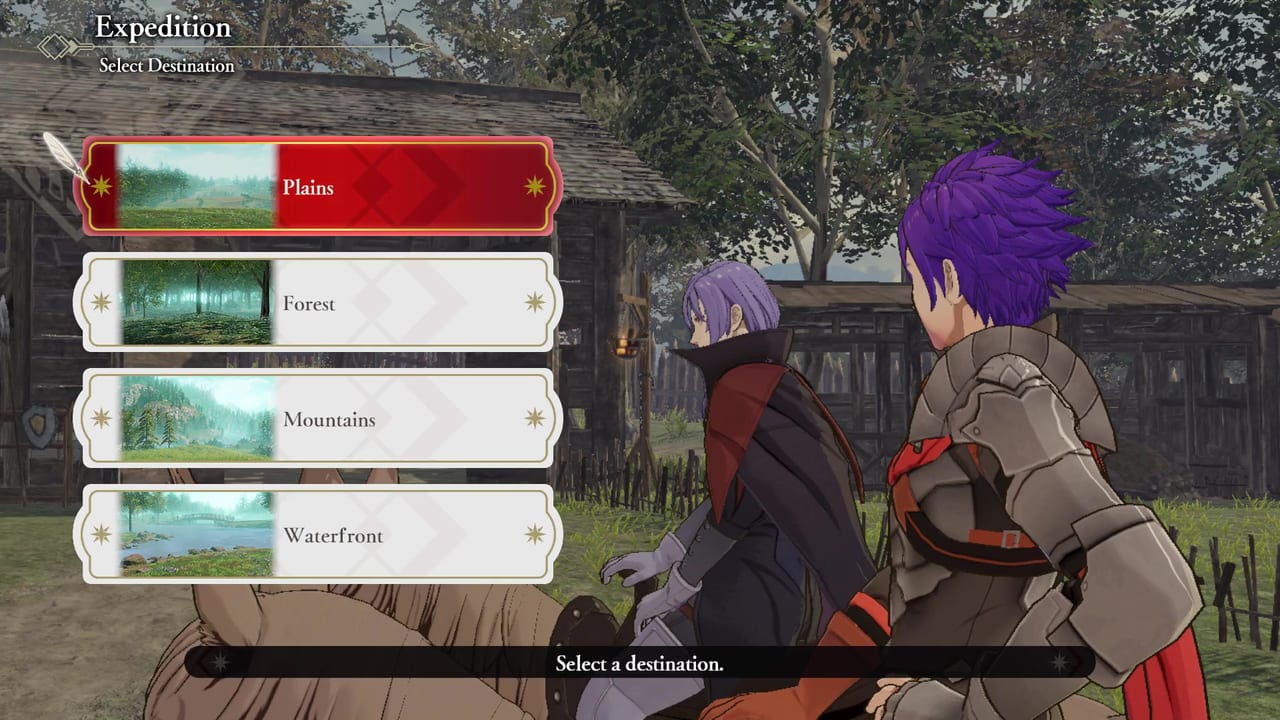Select the Plains destination

(318, 188)
